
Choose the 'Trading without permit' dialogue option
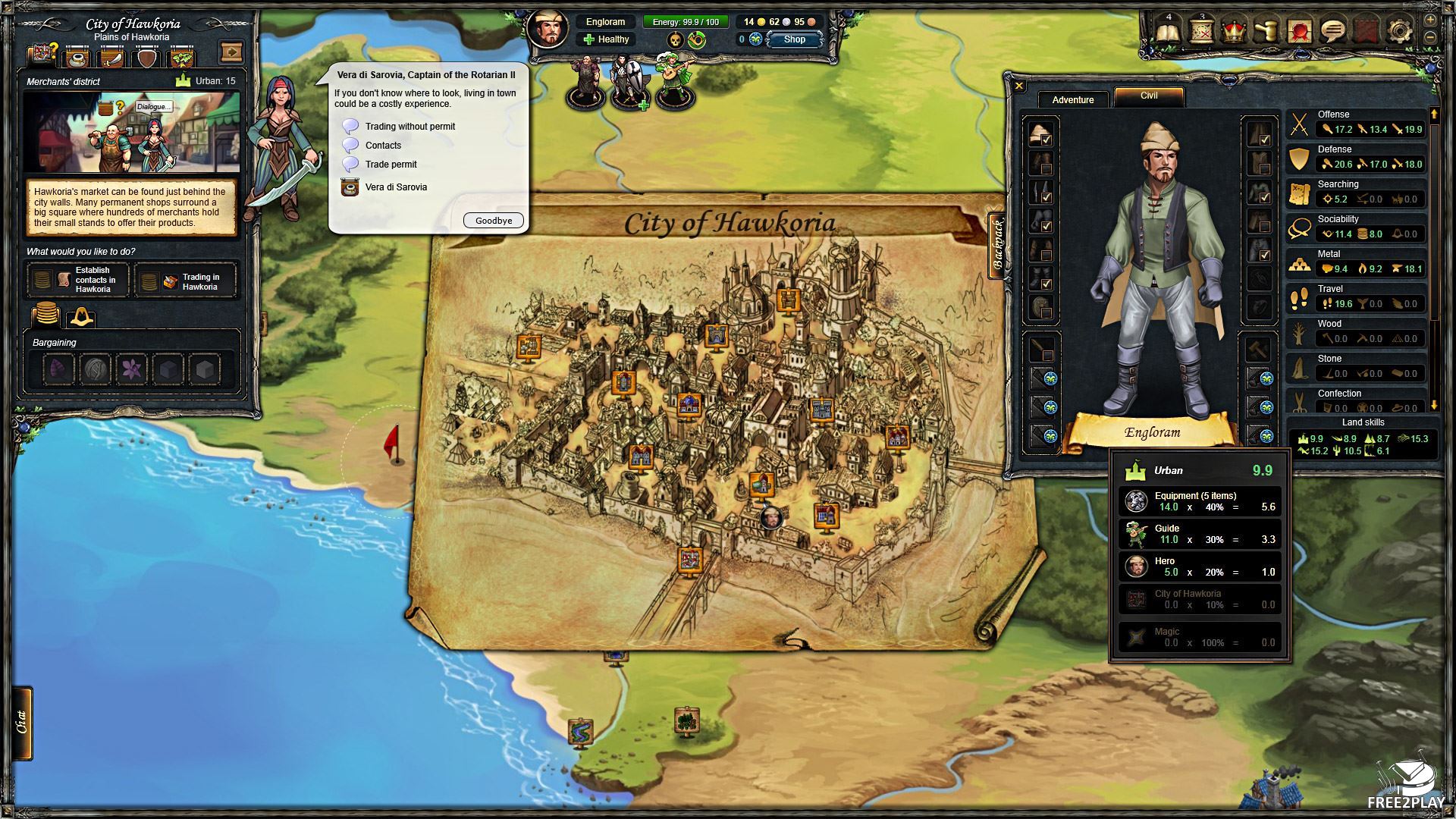click(409, 127)
